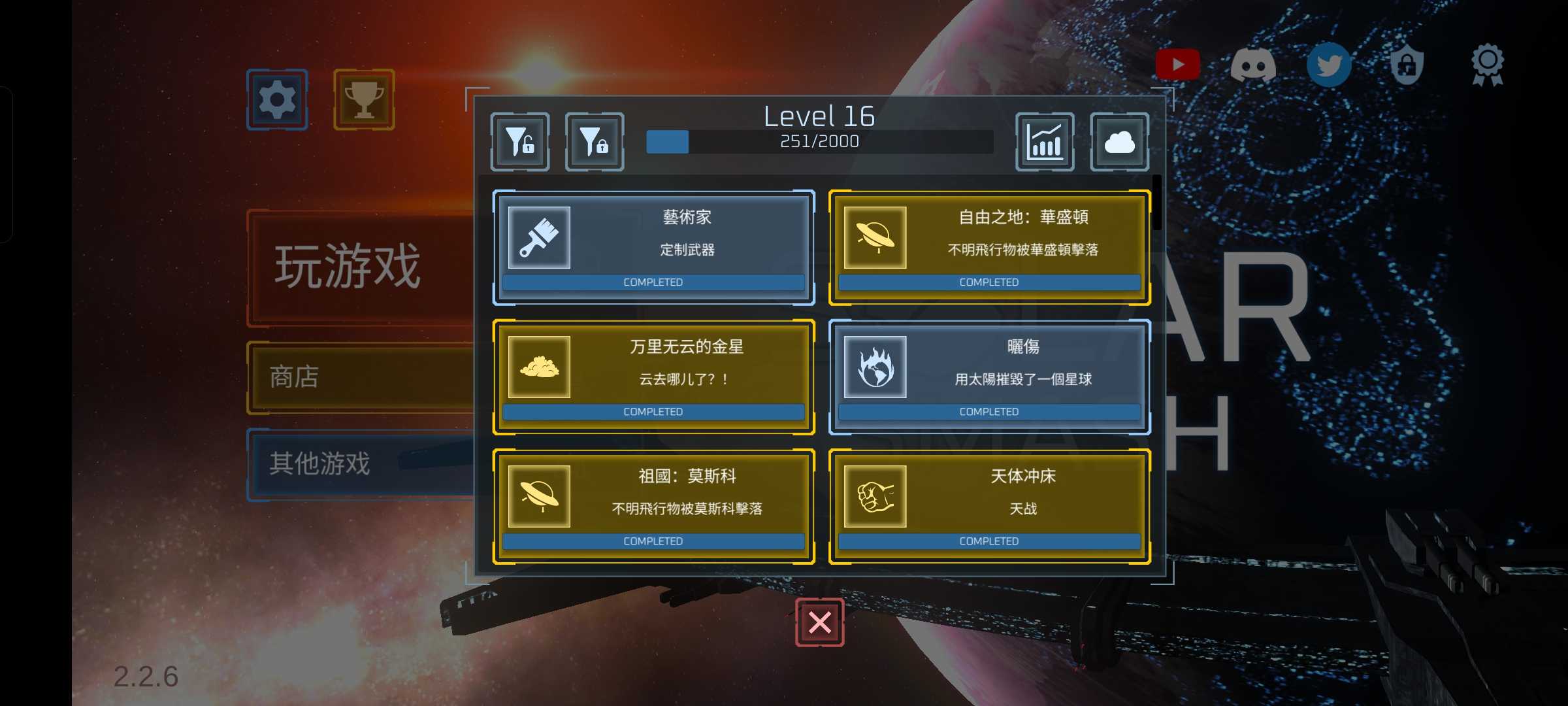Open the Discord community
Viewport: 1568px width, 706px height.
[1253, 64]
